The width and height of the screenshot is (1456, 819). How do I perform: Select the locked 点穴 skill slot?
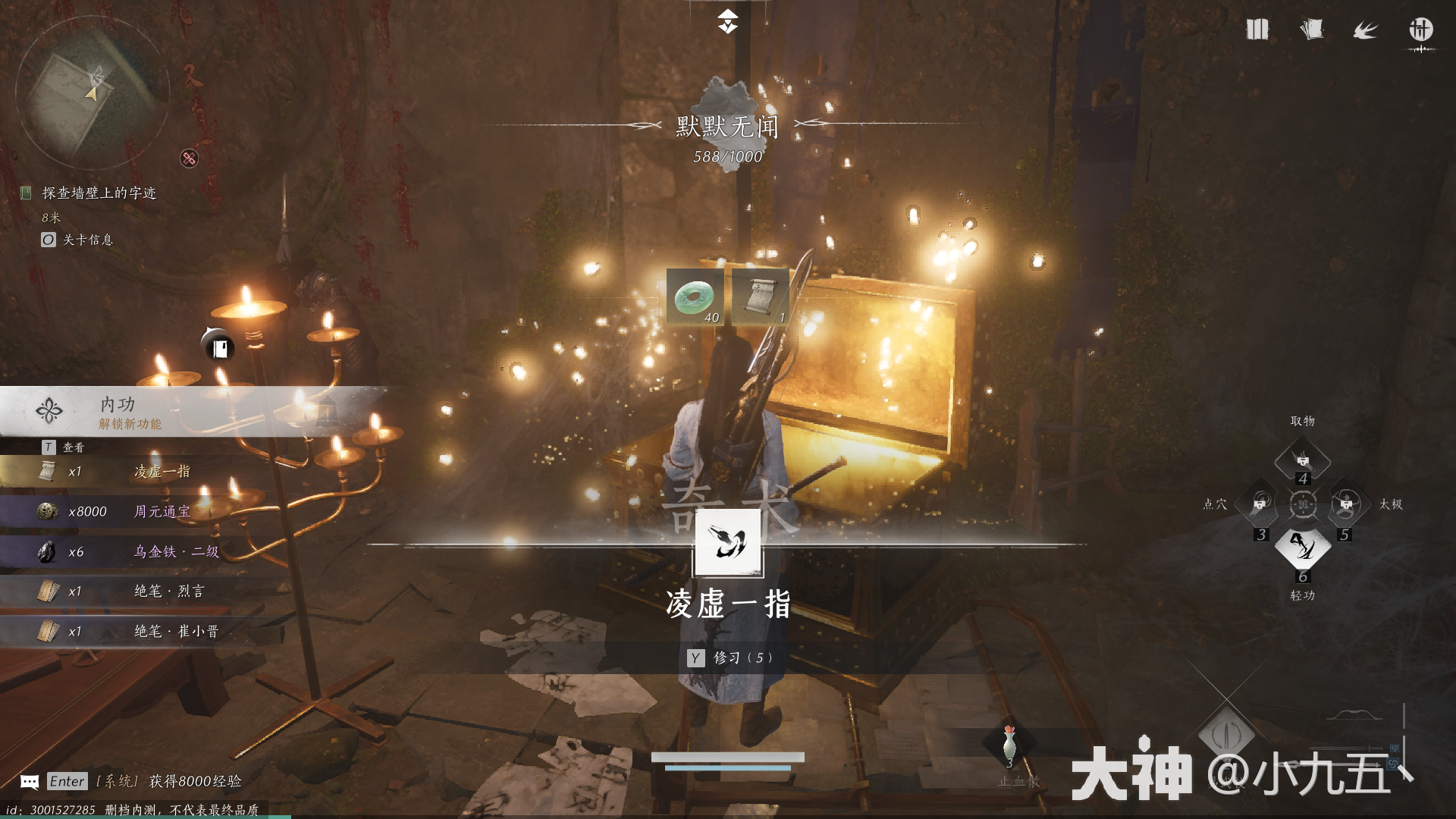click(1260, 504)
